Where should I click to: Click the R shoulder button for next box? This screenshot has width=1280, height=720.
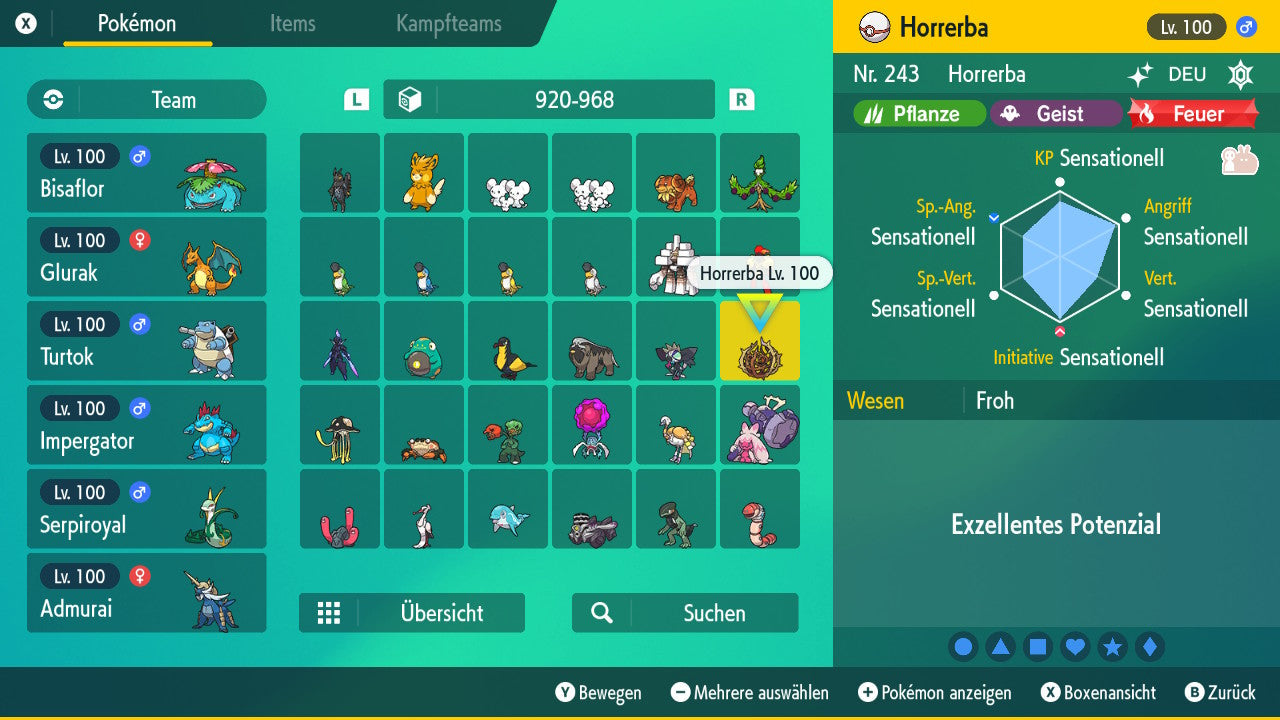coord(740,99)
